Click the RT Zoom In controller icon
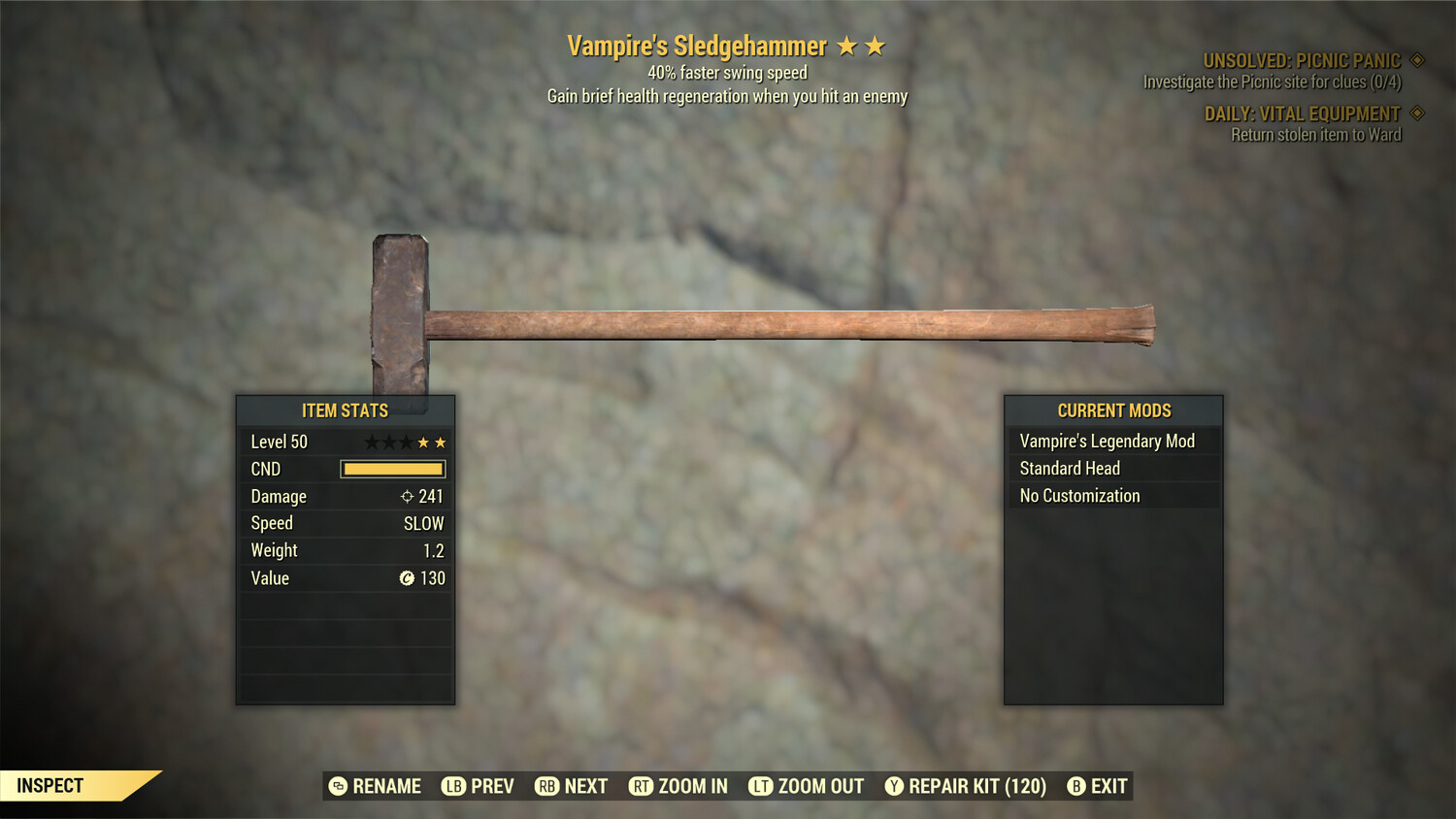 click(642, 786)
